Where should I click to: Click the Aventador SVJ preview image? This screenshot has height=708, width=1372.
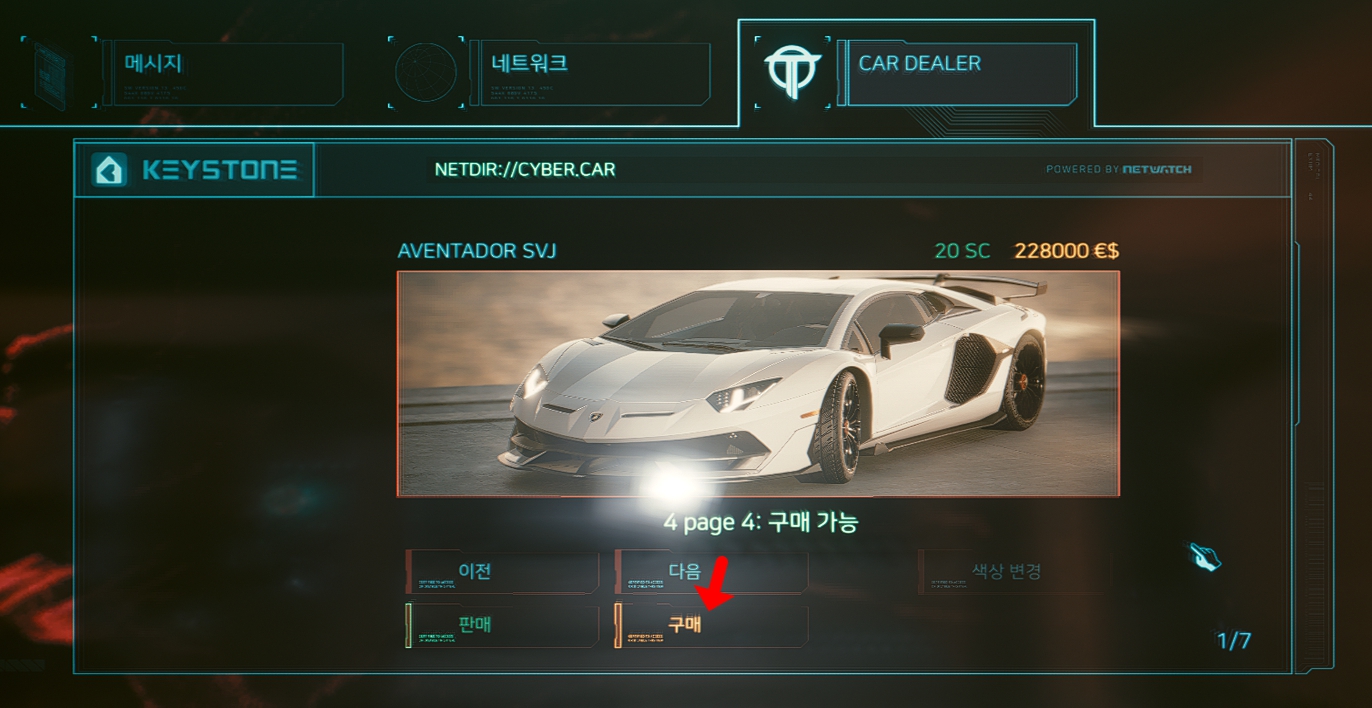(758, 384)
